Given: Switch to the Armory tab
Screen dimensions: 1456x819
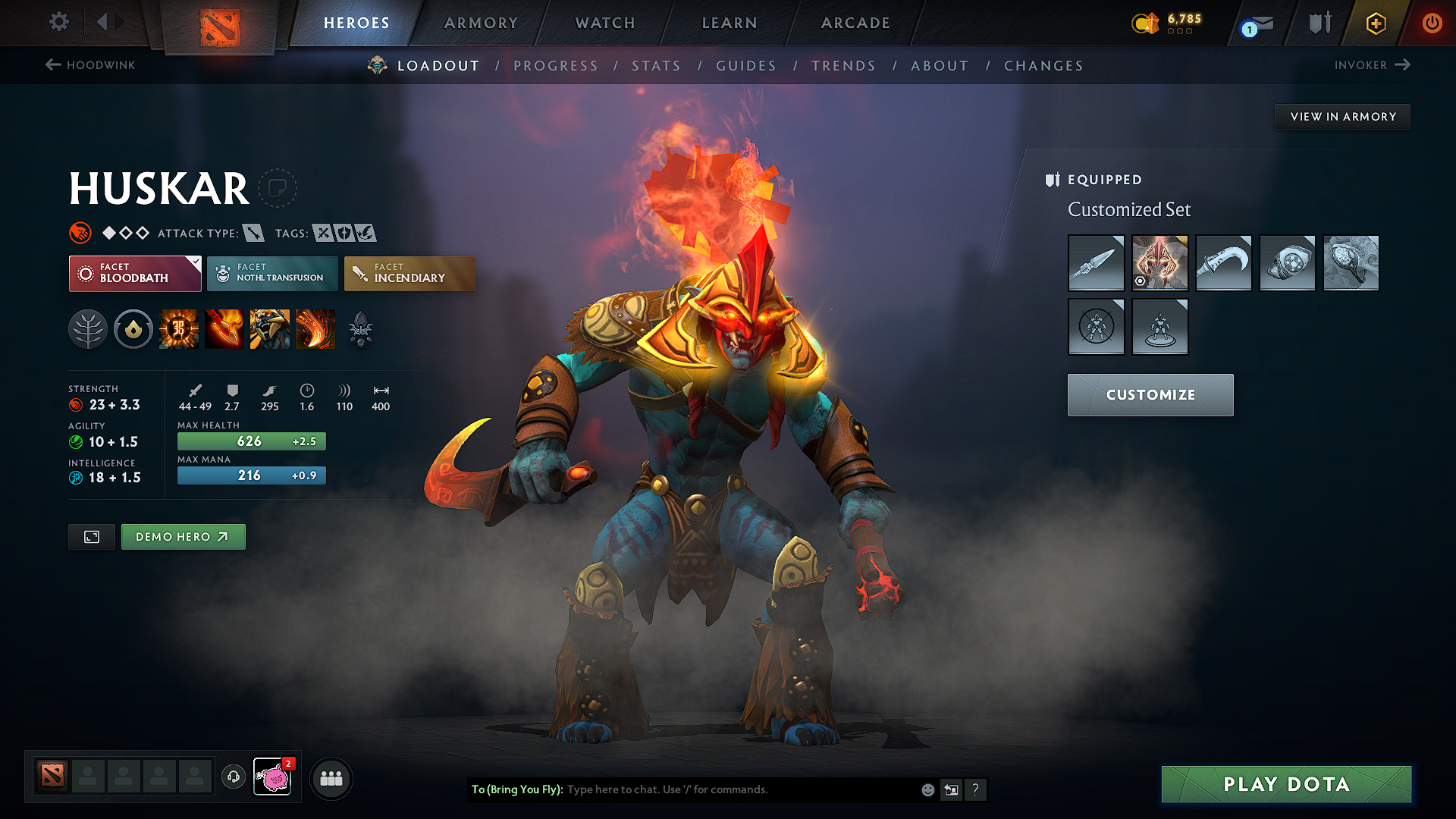Looking at the screenshot, I should [x=481, y=23].
